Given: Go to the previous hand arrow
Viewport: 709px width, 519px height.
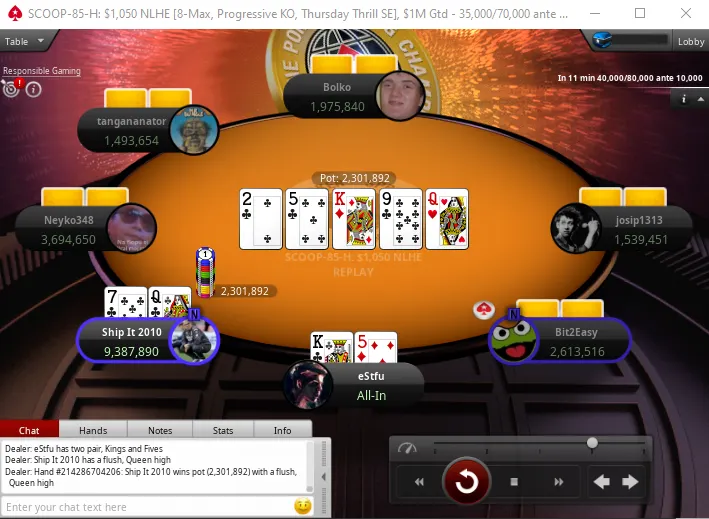Looking at the screenshot, I should tap(602, 482).
